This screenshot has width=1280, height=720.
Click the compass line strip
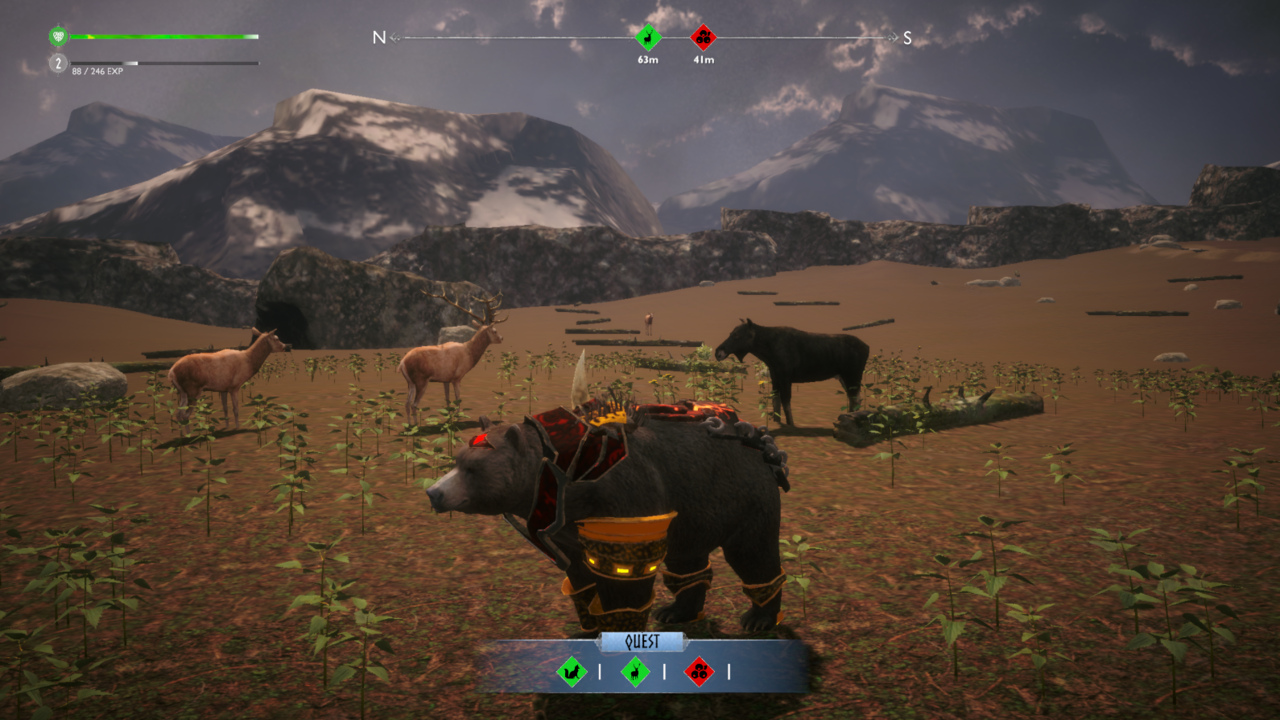coord(500,35)
